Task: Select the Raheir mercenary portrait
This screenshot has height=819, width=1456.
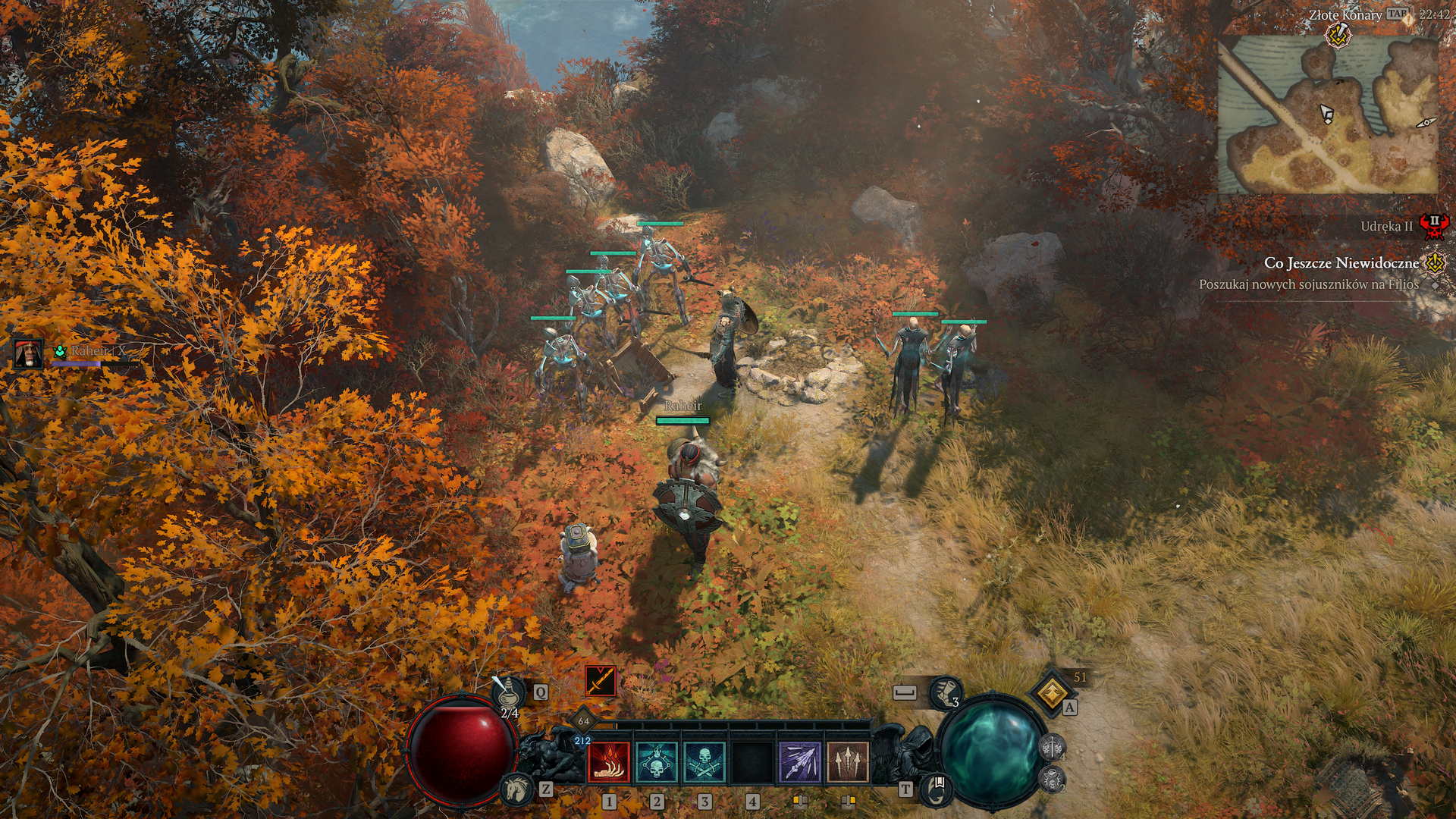Action: [x=29, y=353]
